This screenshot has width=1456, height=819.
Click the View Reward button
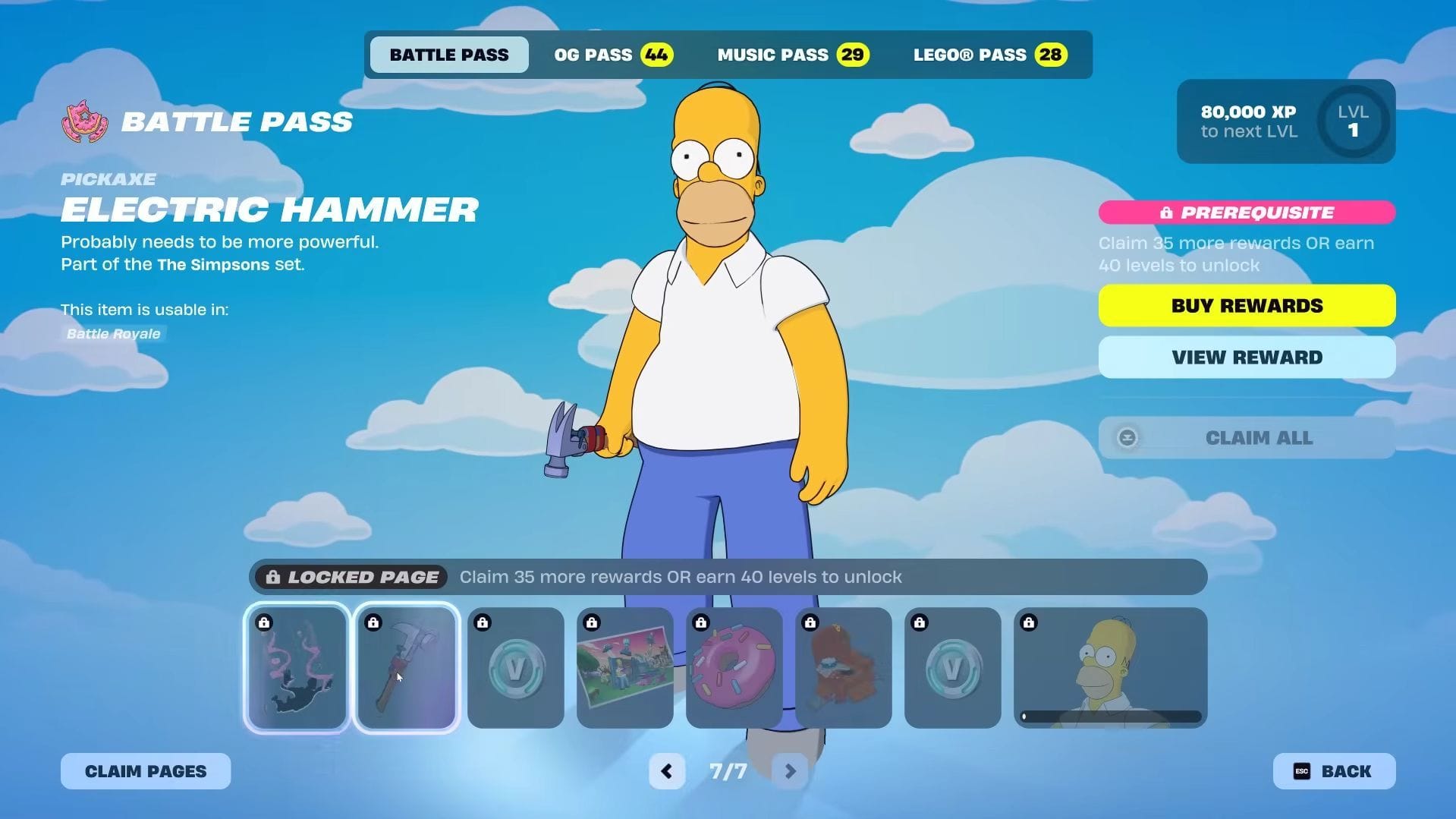[x=1246, y=357]
